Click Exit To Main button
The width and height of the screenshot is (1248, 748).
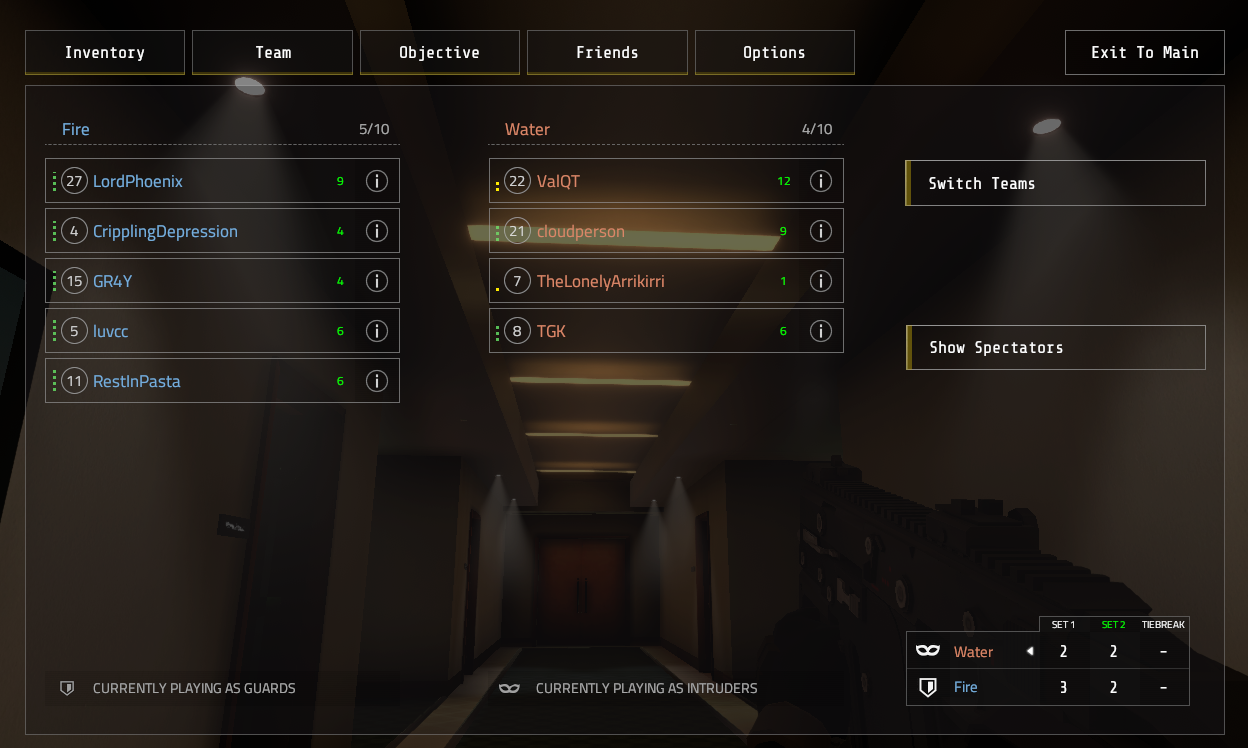[1144, 53]
